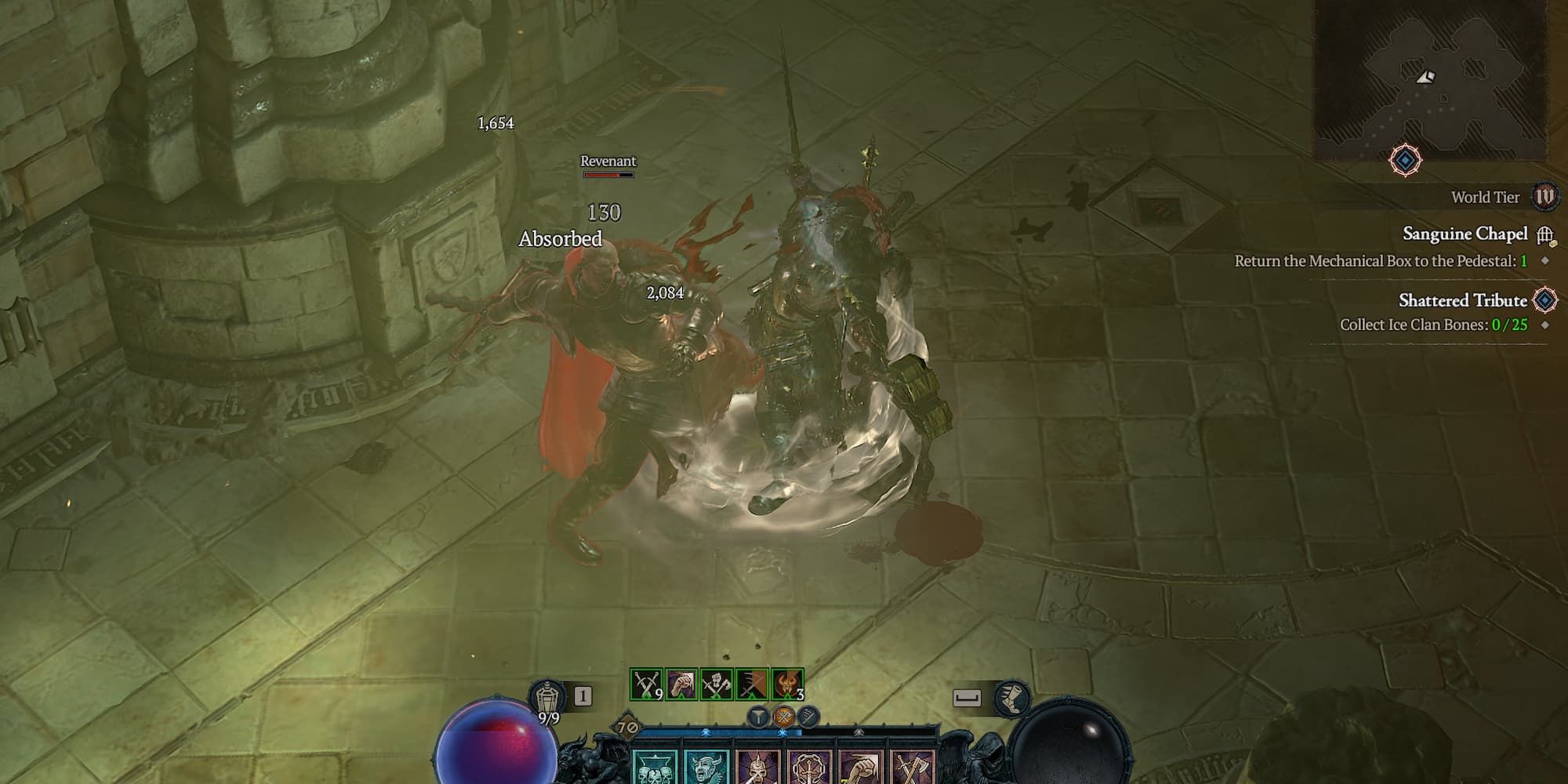
Task: Select the hammer weapon arsenal icon
Action: (759, 716)
